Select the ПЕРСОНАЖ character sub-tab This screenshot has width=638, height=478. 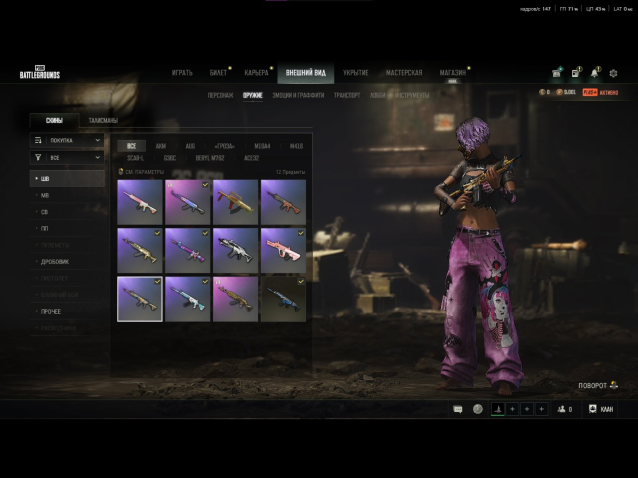(220, 95)
